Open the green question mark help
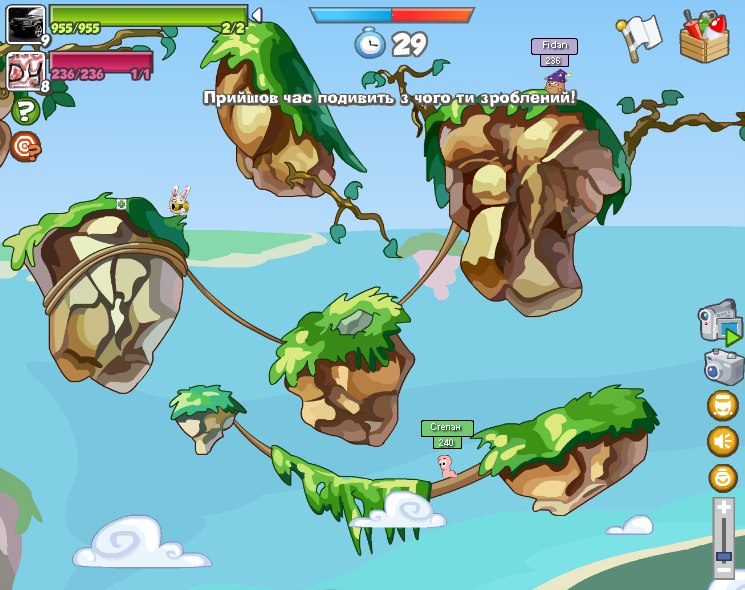Viewport: 745px width, 590px height. coord(26,112)
